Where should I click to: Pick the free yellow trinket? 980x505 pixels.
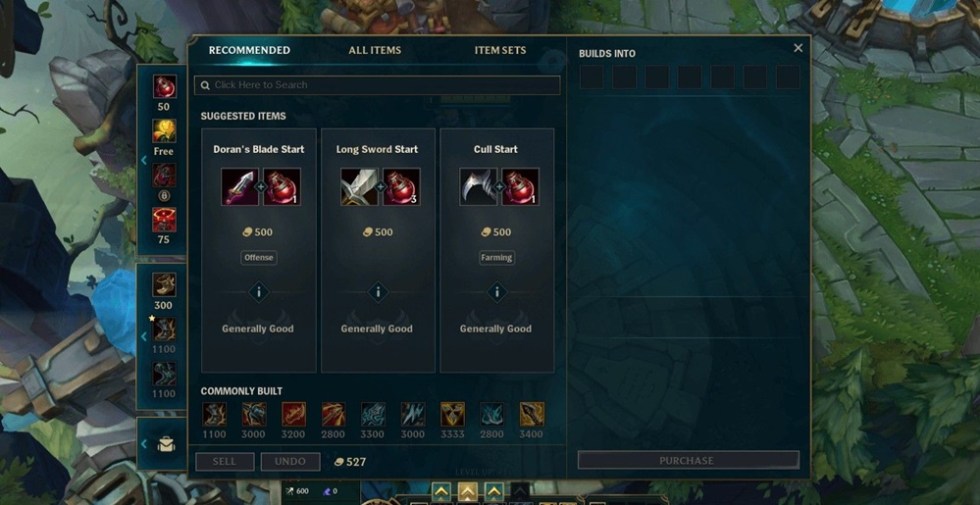(164, 131)
